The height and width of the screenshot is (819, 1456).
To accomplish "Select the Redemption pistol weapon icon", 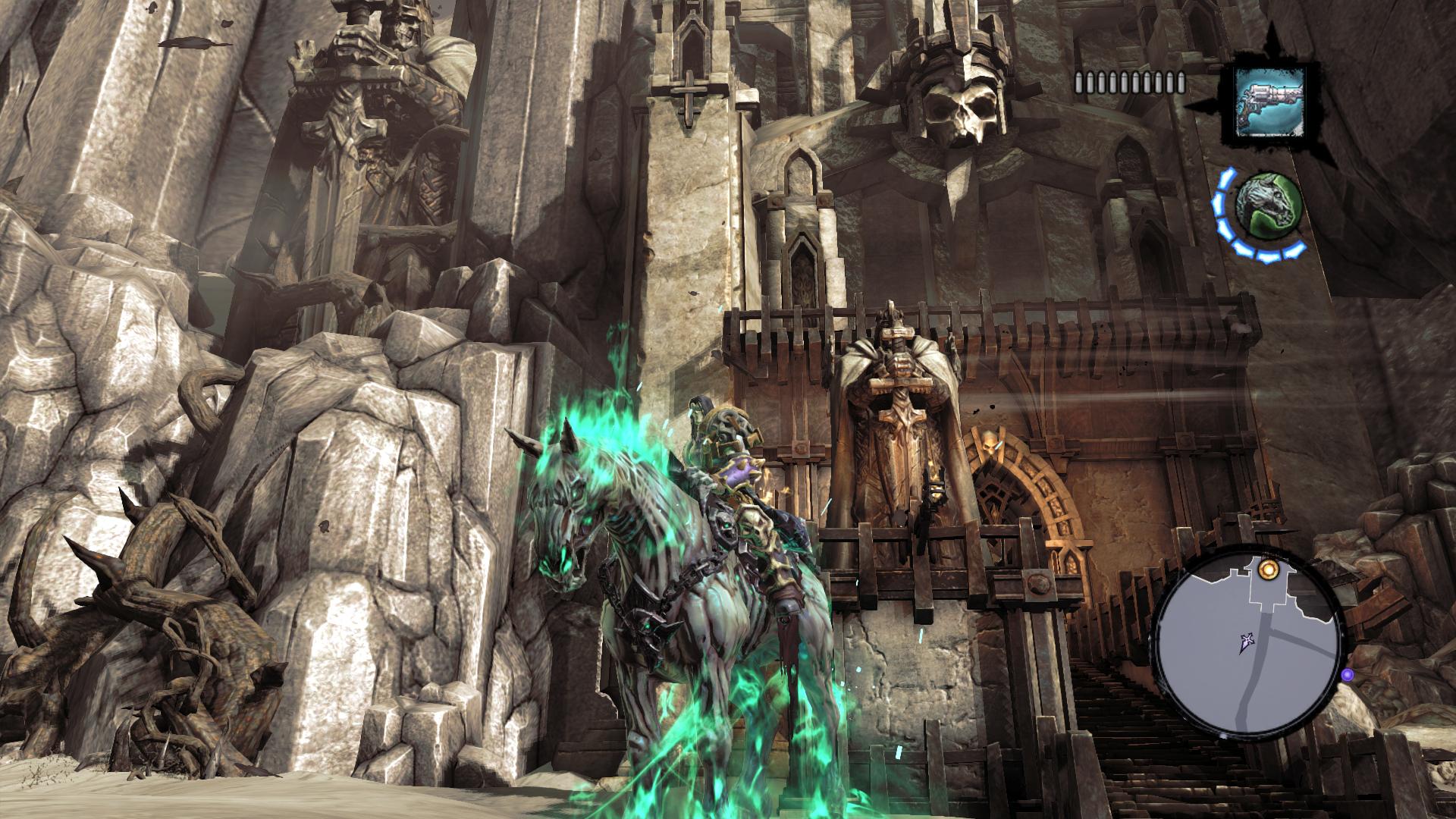I will (x=1270, y=102).
